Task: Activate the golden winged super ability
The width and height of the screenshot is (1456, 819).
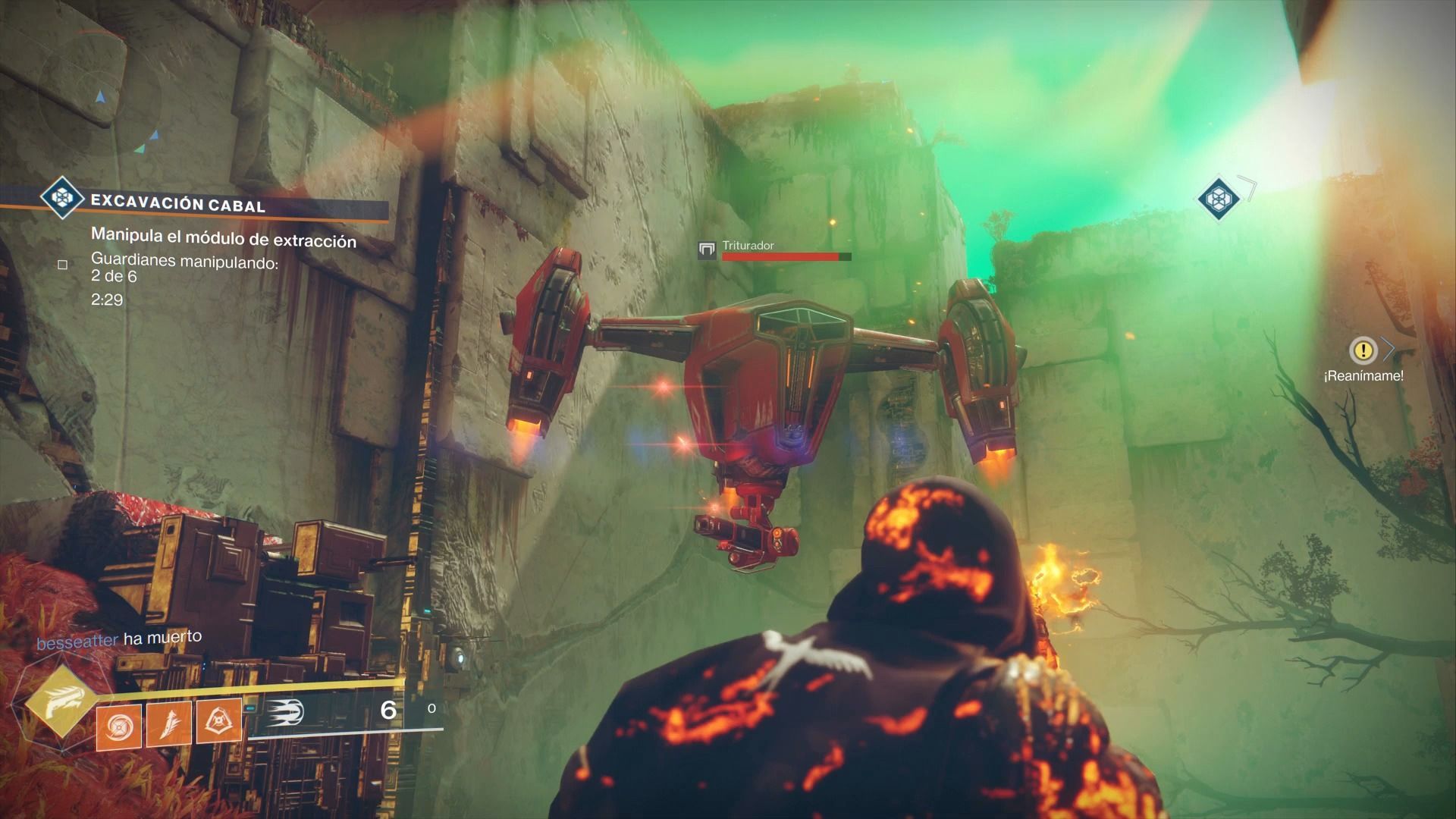Action: pyautogui.click(x=58, y=708)
